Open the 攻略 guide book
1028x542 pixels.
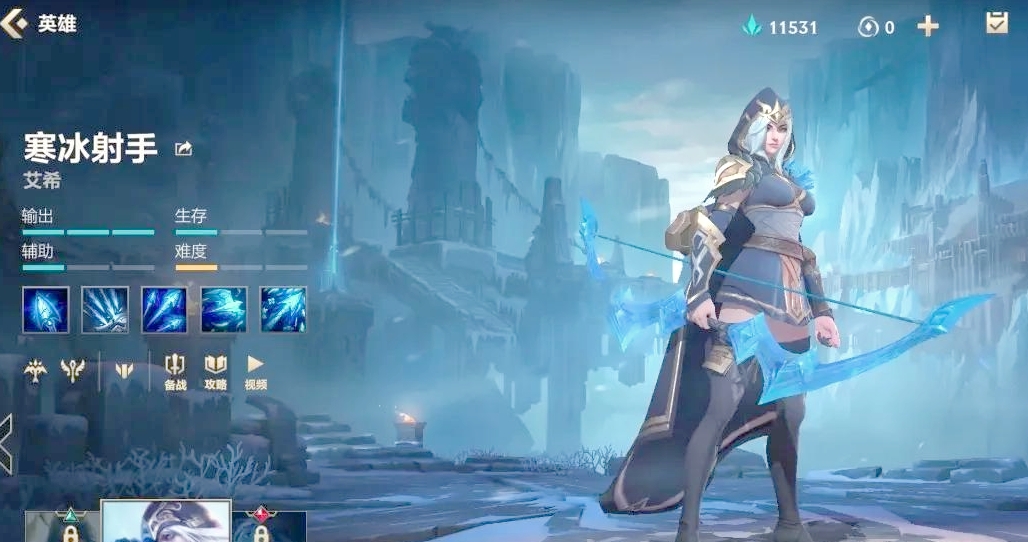tap(215, 371)
